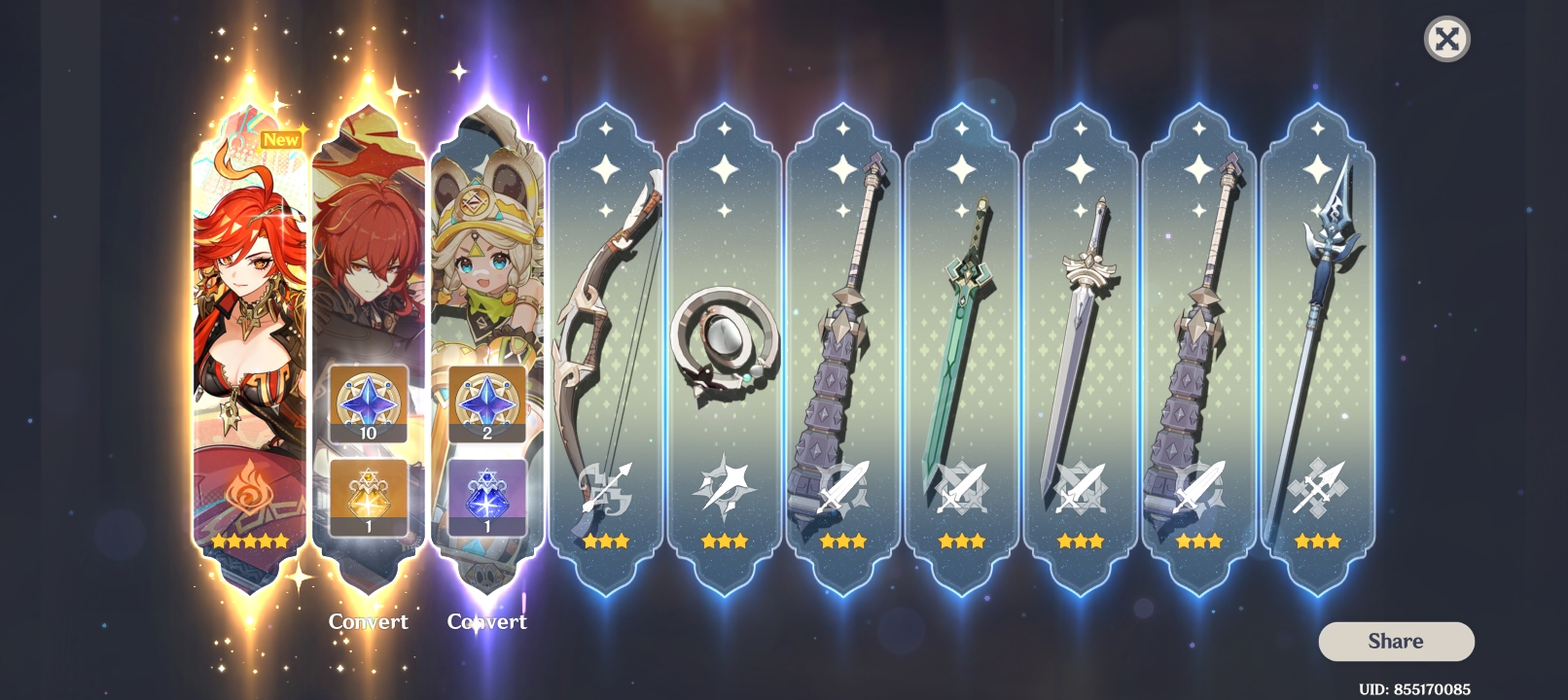This screenshot has width=1568, height=700.
Task: Tap Convert under Kachina's card
Action: (x=489, y=621)
